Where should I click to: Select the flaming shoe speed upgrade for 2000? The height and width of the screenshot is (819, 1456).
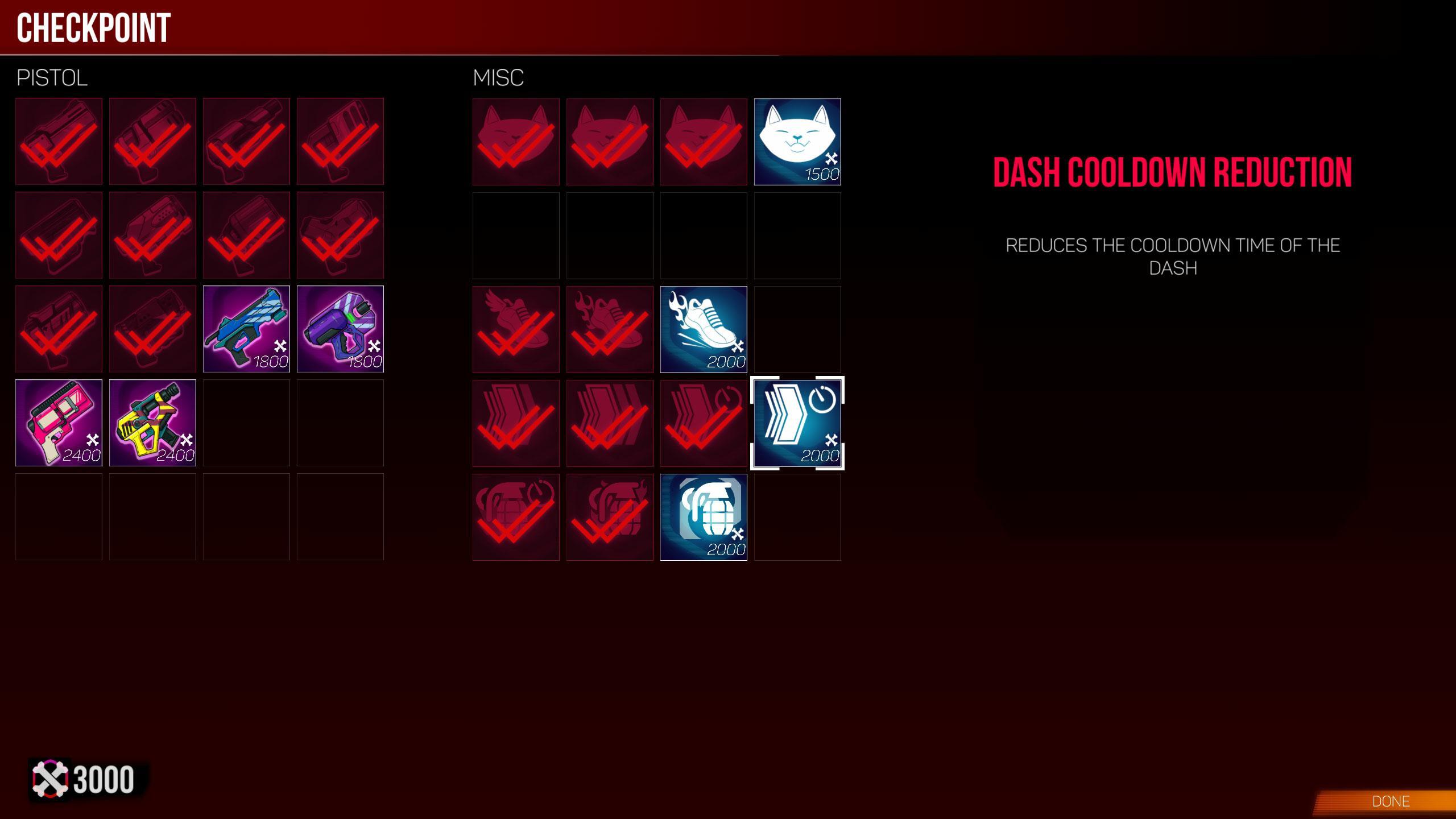704,328
